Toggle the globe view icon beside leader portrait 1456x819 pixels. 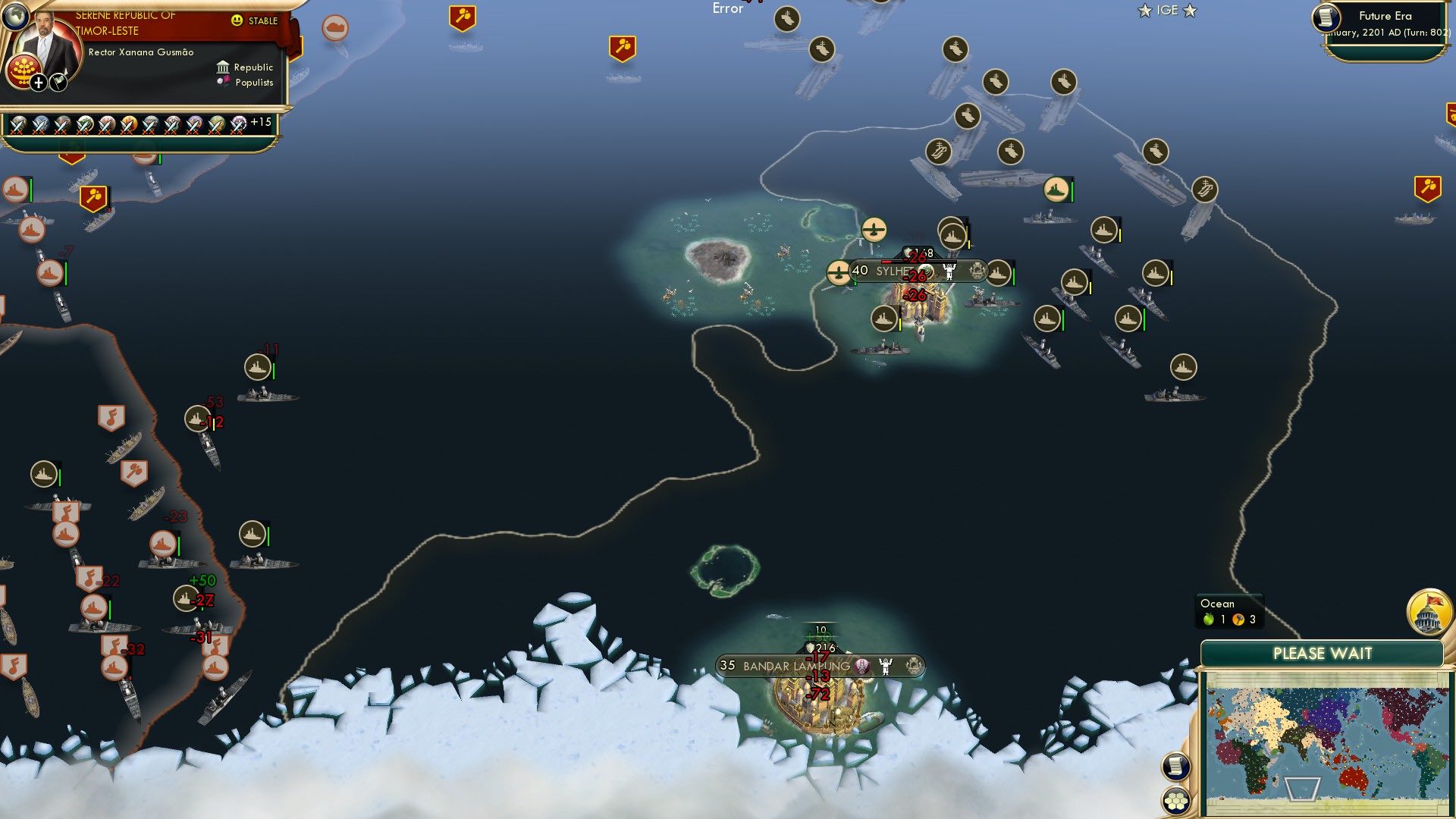[15, 15]
